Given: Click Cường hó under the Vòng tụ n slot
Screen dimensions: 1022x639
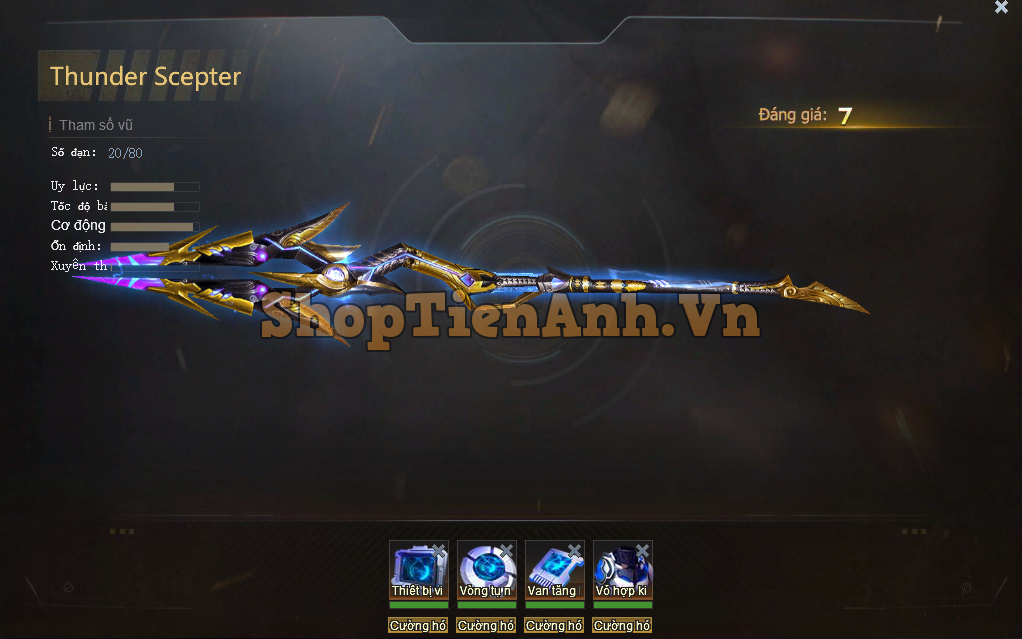Looking at the screenshot, I should coord(486,626).
